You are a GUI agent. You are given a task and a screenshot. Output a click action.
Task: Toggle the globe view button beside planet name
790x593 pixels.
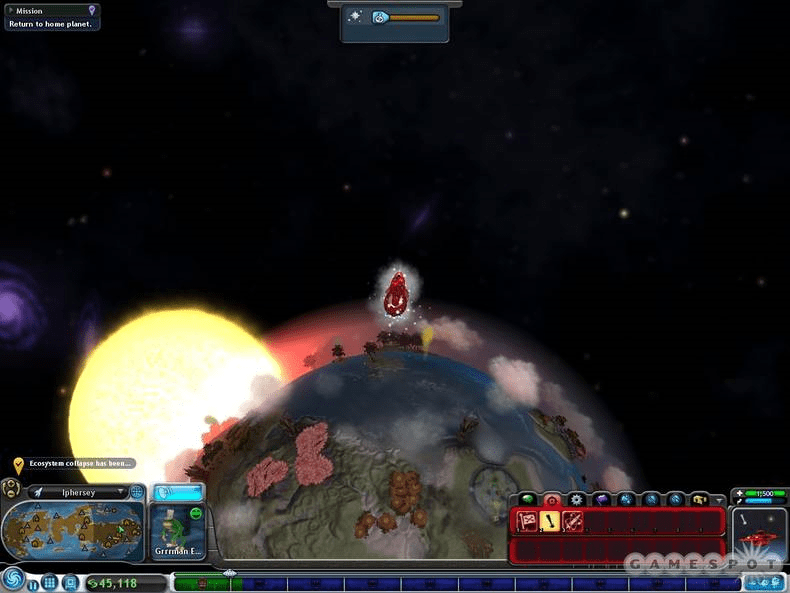(137, 492)
